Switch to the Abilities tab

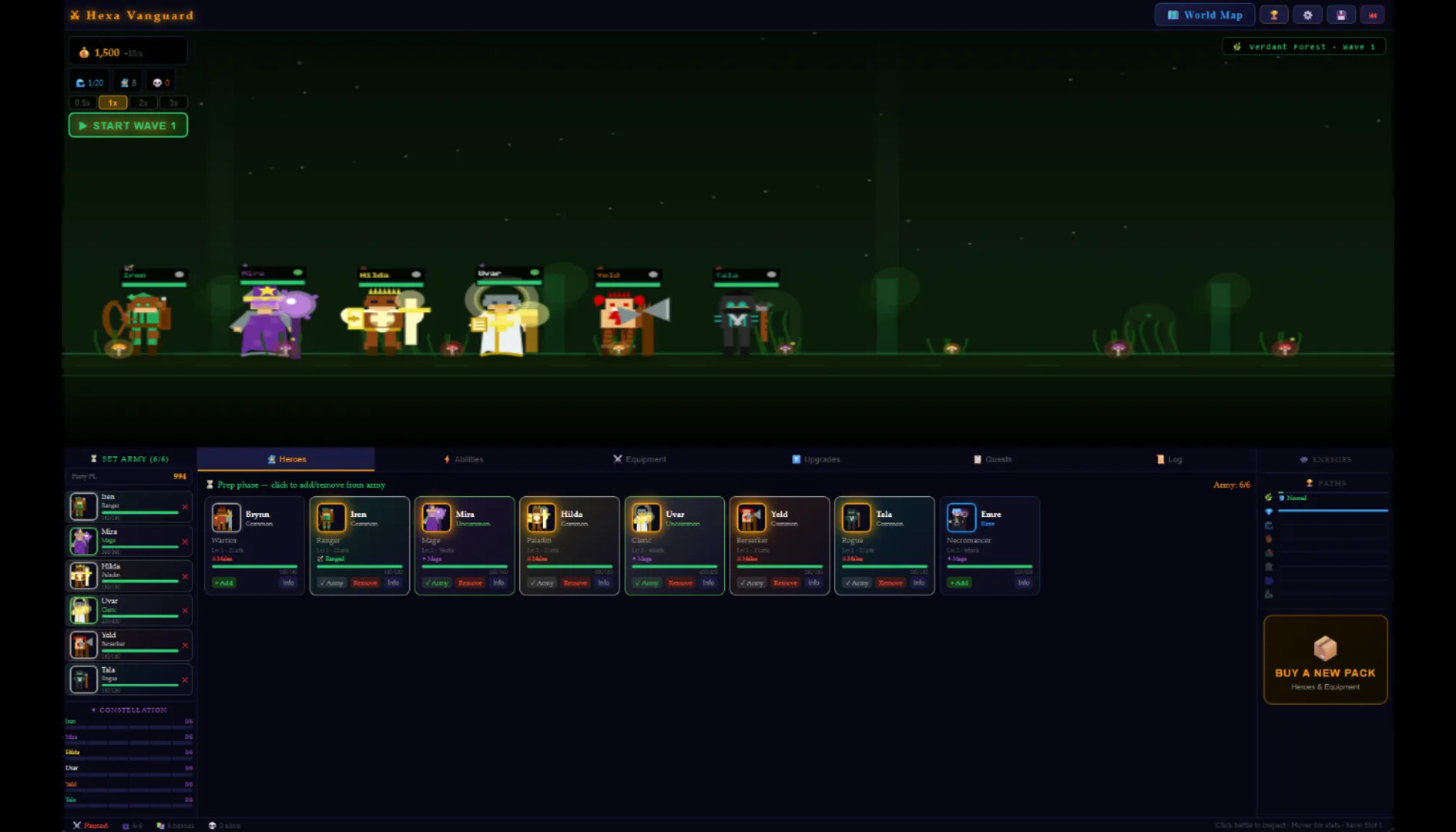click(464, 458)
